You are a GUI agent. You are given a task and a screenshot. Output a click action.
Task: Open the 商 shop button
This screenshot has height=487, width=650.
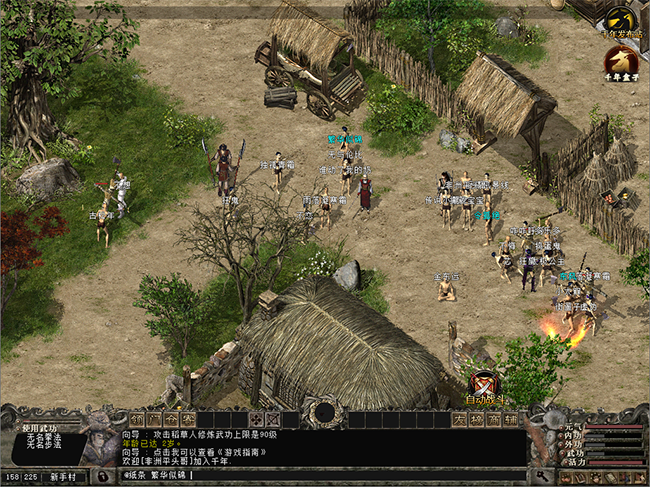(x=495, y=418)
